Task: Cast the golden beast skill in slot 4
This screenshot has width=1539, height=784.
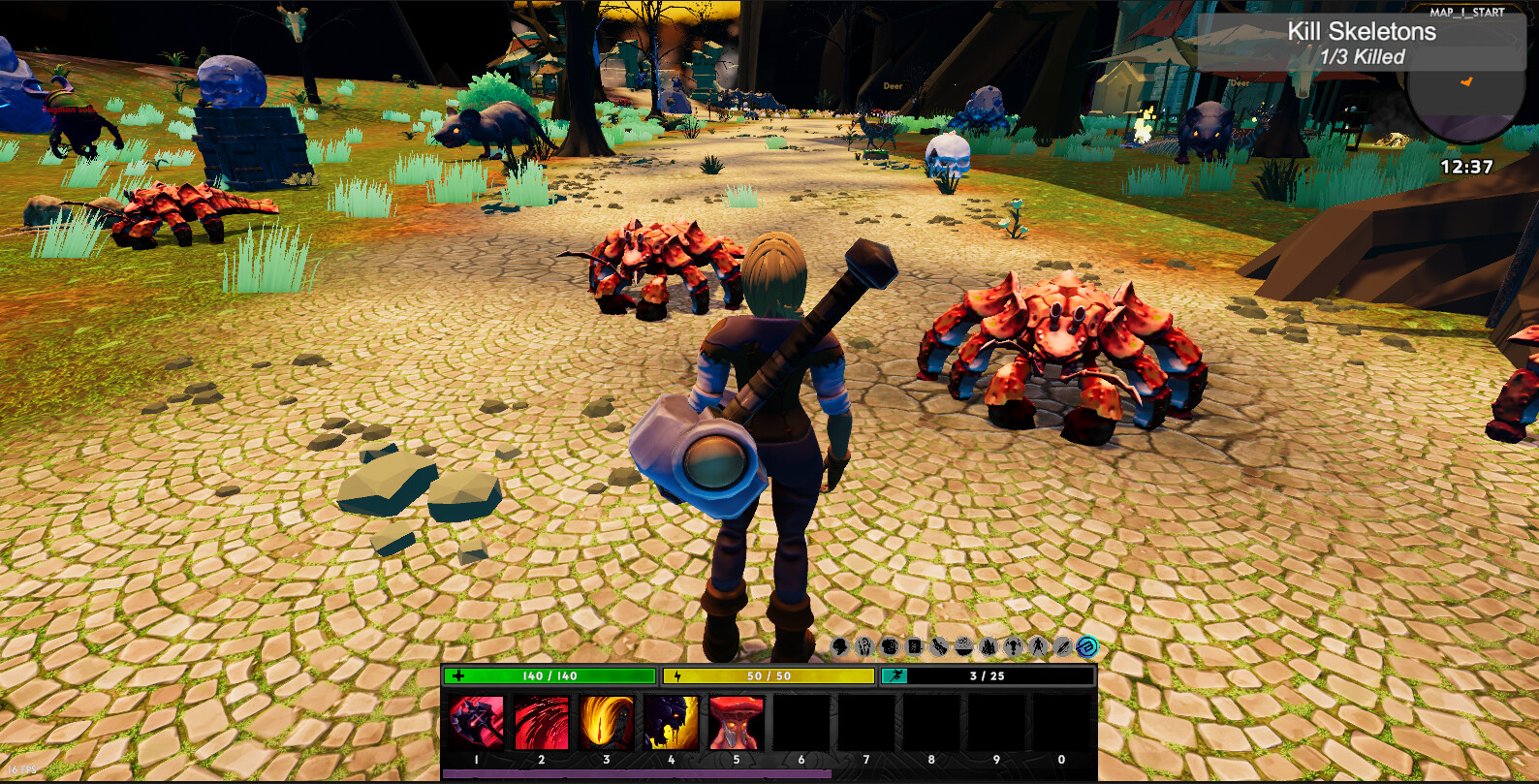Action: tap(669, 722)
